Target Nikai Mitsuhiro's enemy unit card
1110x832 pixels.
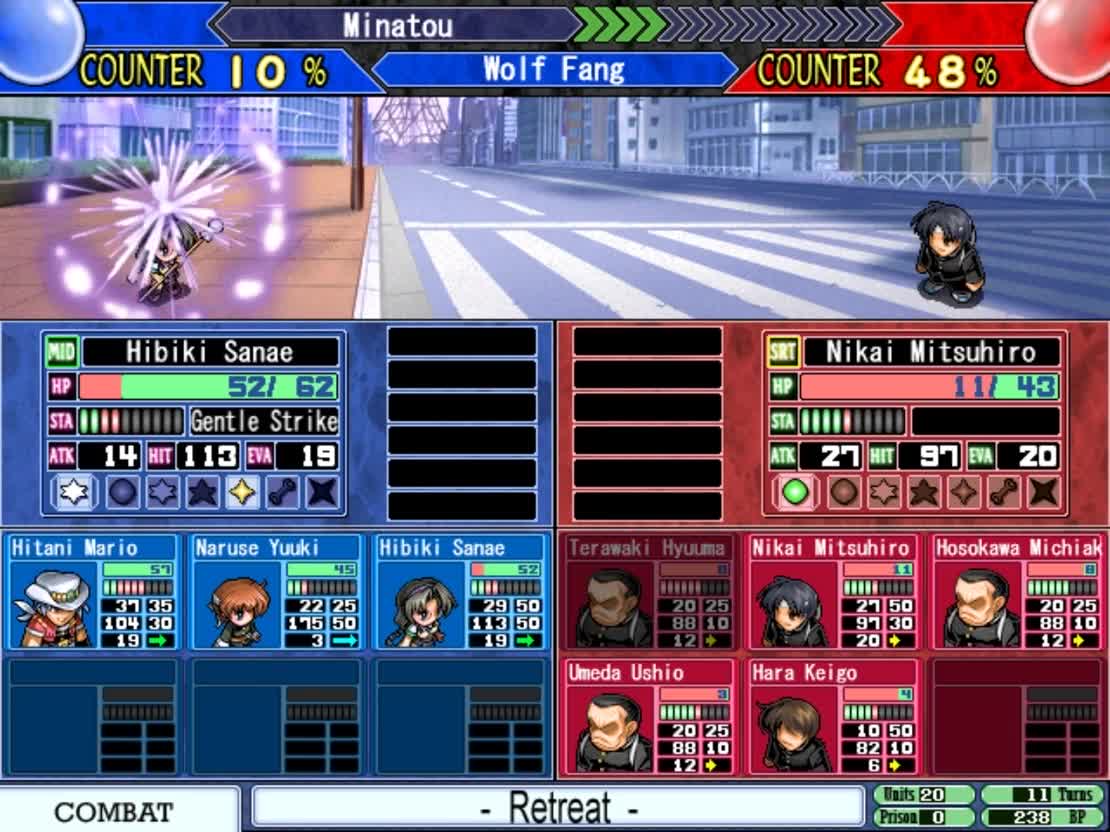(832, 592)
